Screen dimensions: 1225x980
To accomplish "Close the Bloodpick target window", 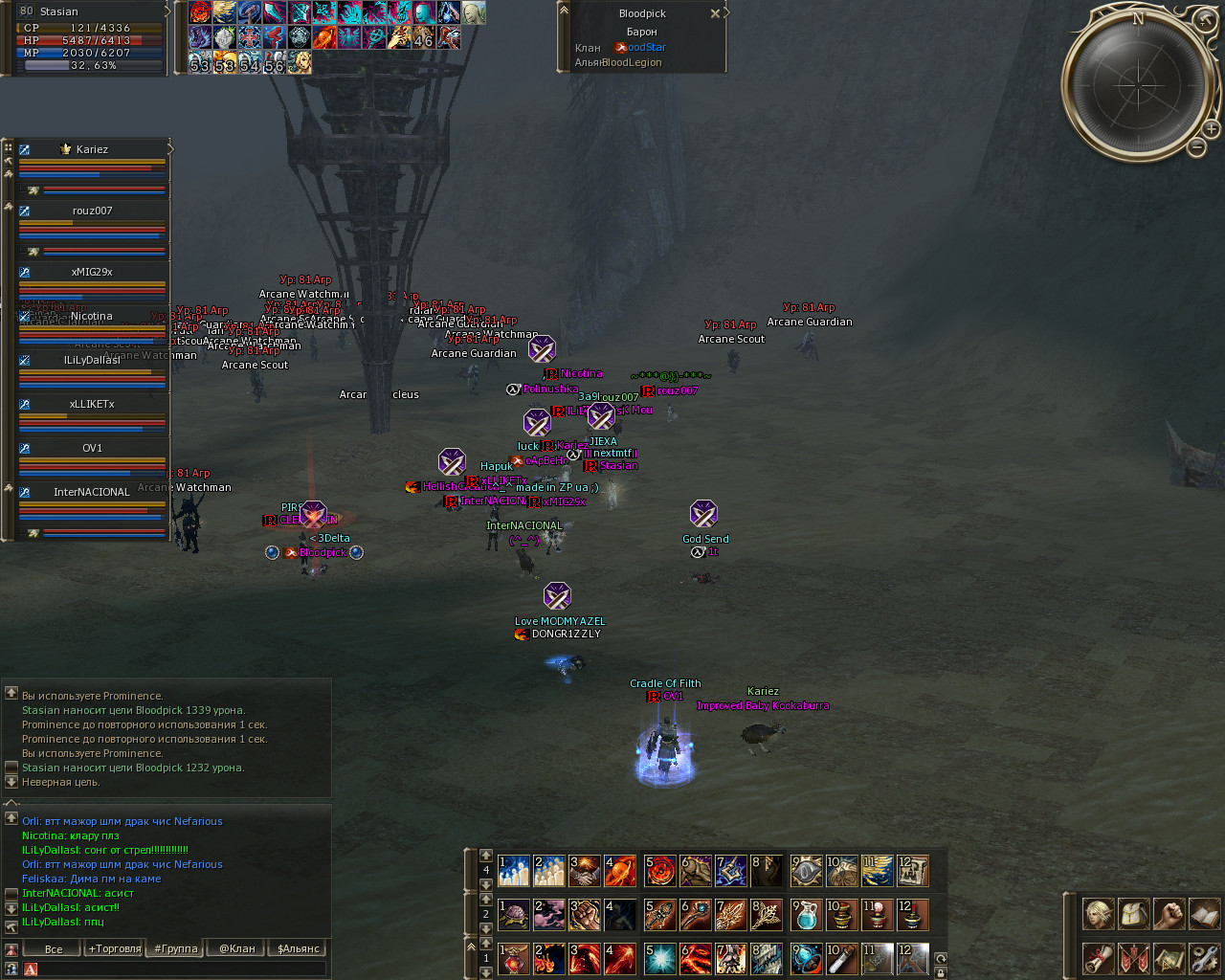I will tap(715, 13).
